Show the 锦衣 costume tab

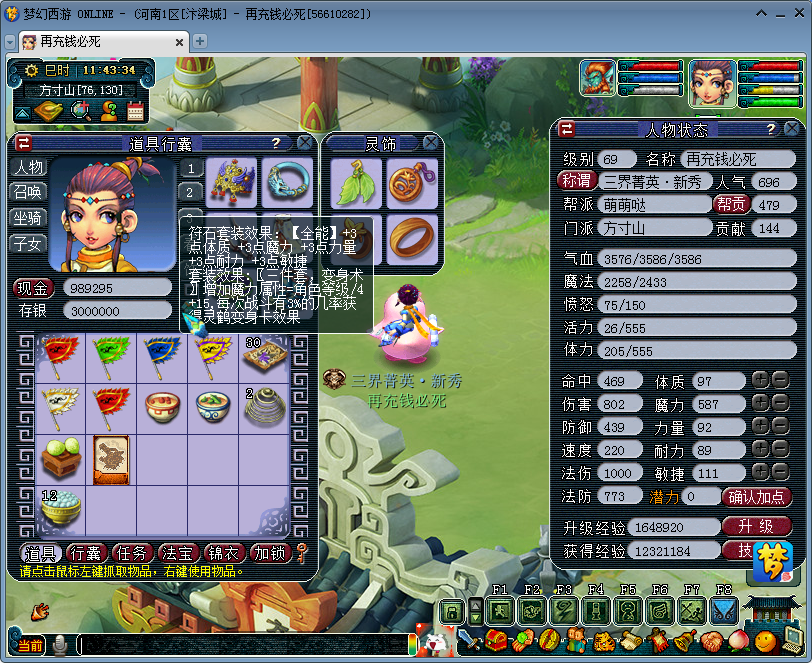point(224,553)
